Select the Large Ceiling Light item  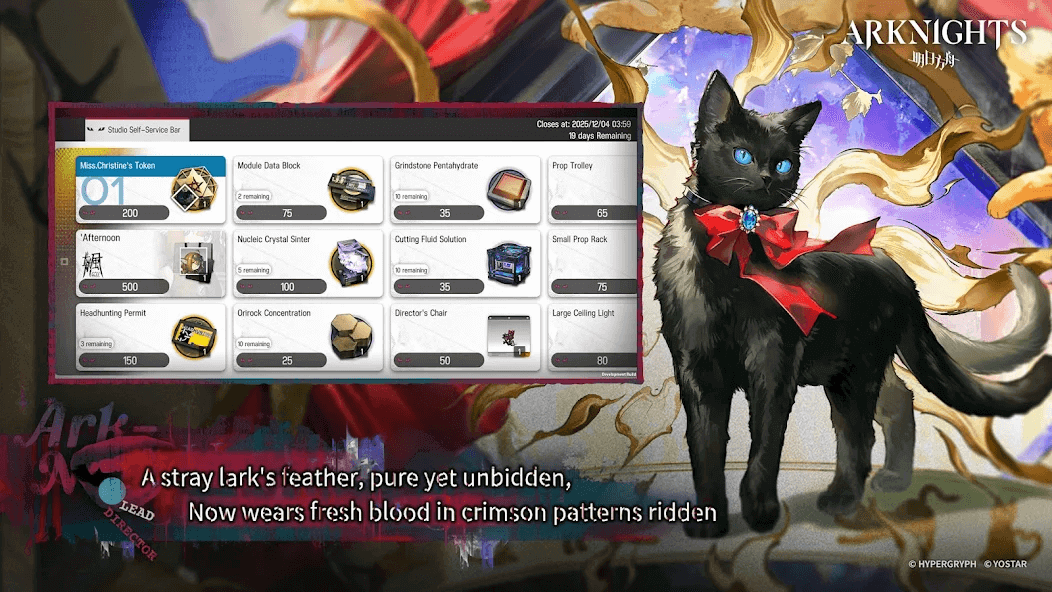click(x=593, y=337)
